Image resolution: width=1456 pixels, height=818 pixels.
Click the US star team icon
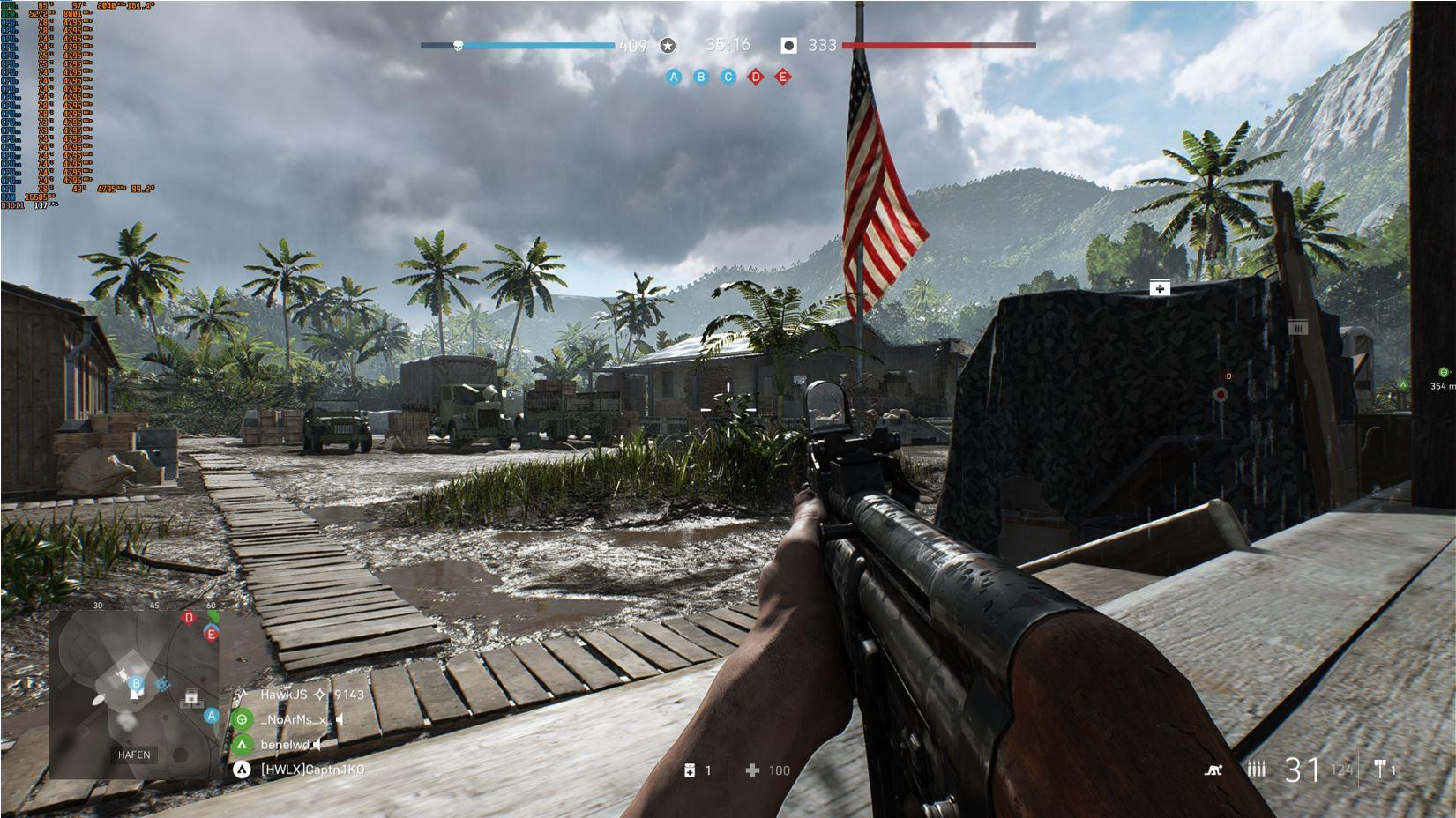pos(668,46)
